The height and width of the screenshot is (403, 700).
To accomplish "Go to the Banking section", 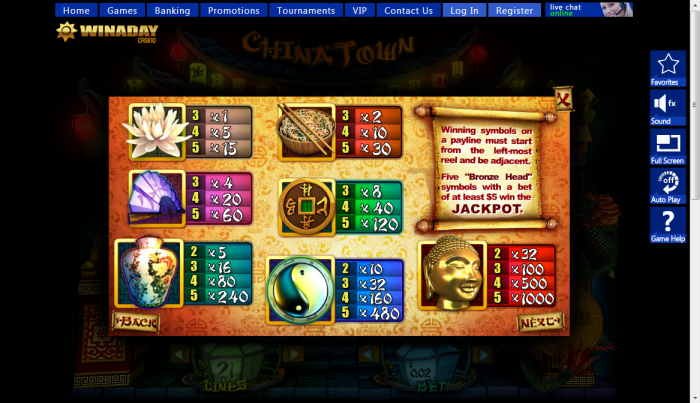I will pyautogui.click(x=172, y=10).
